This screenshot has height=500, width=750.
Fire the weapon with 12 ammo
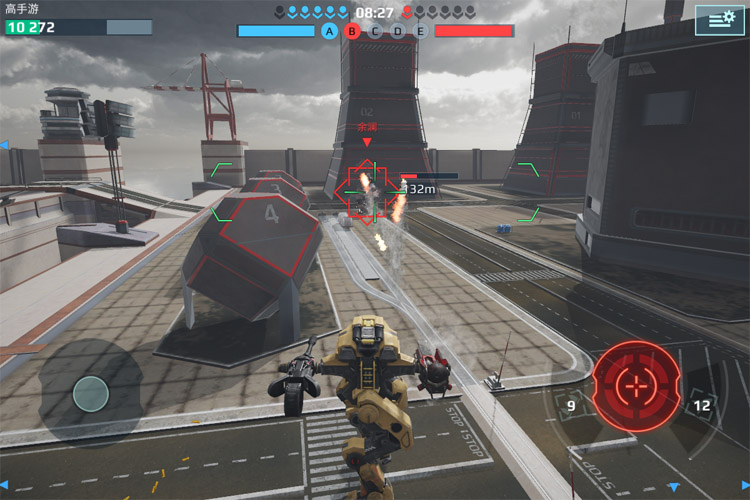click(x=701, y=405)
